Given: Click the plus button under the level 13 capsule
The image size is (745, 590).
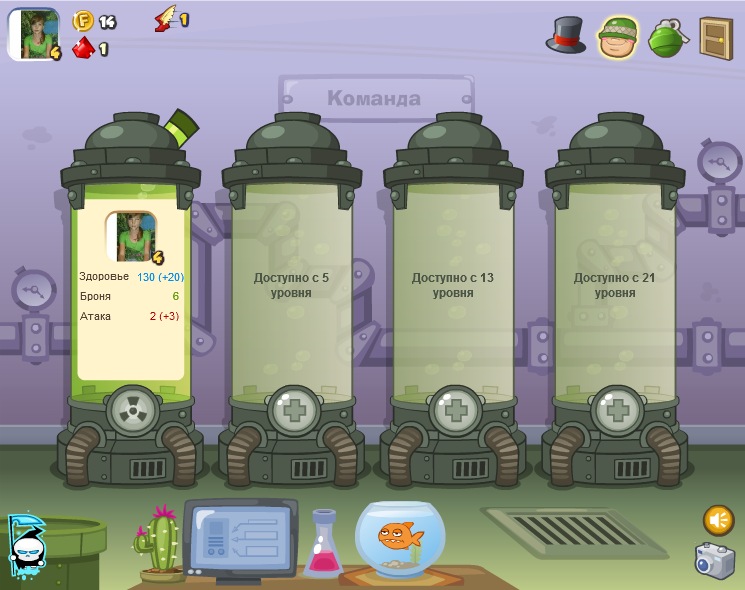Looking at the screenshot, I should (x=455, y=410).
